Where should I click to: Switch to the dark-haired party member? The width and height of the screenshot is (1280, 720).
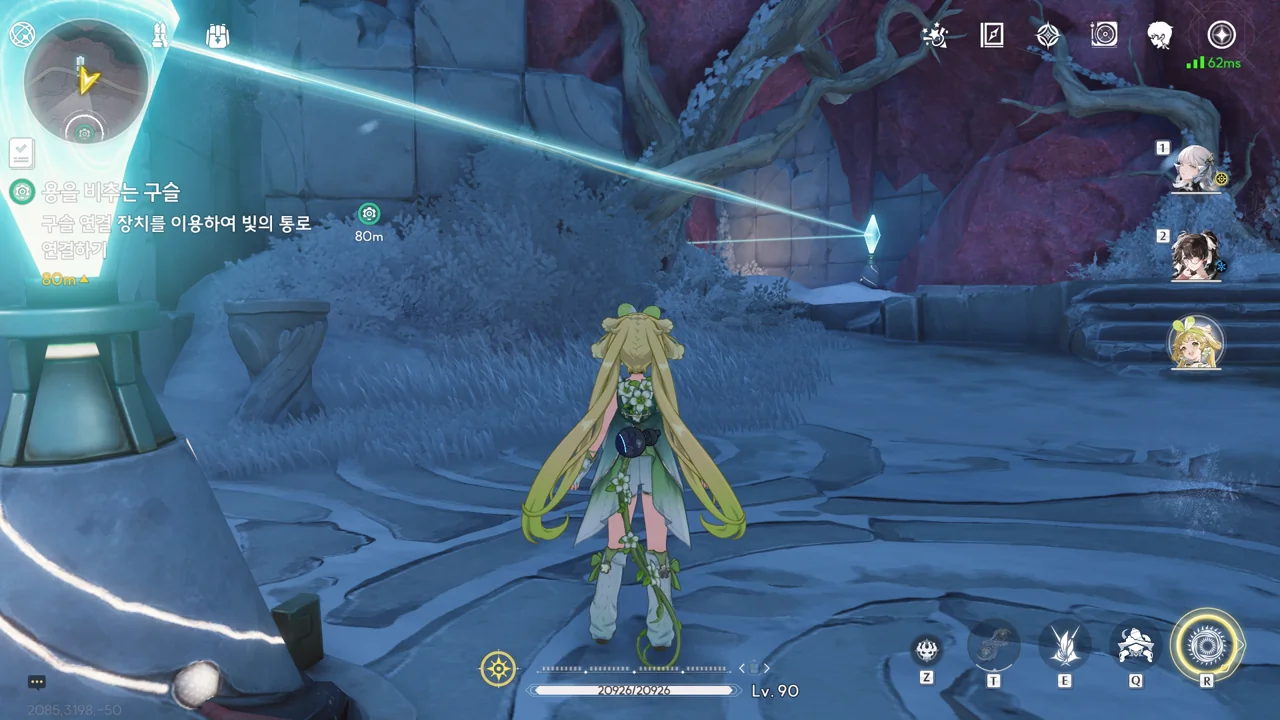(1195, 255)
